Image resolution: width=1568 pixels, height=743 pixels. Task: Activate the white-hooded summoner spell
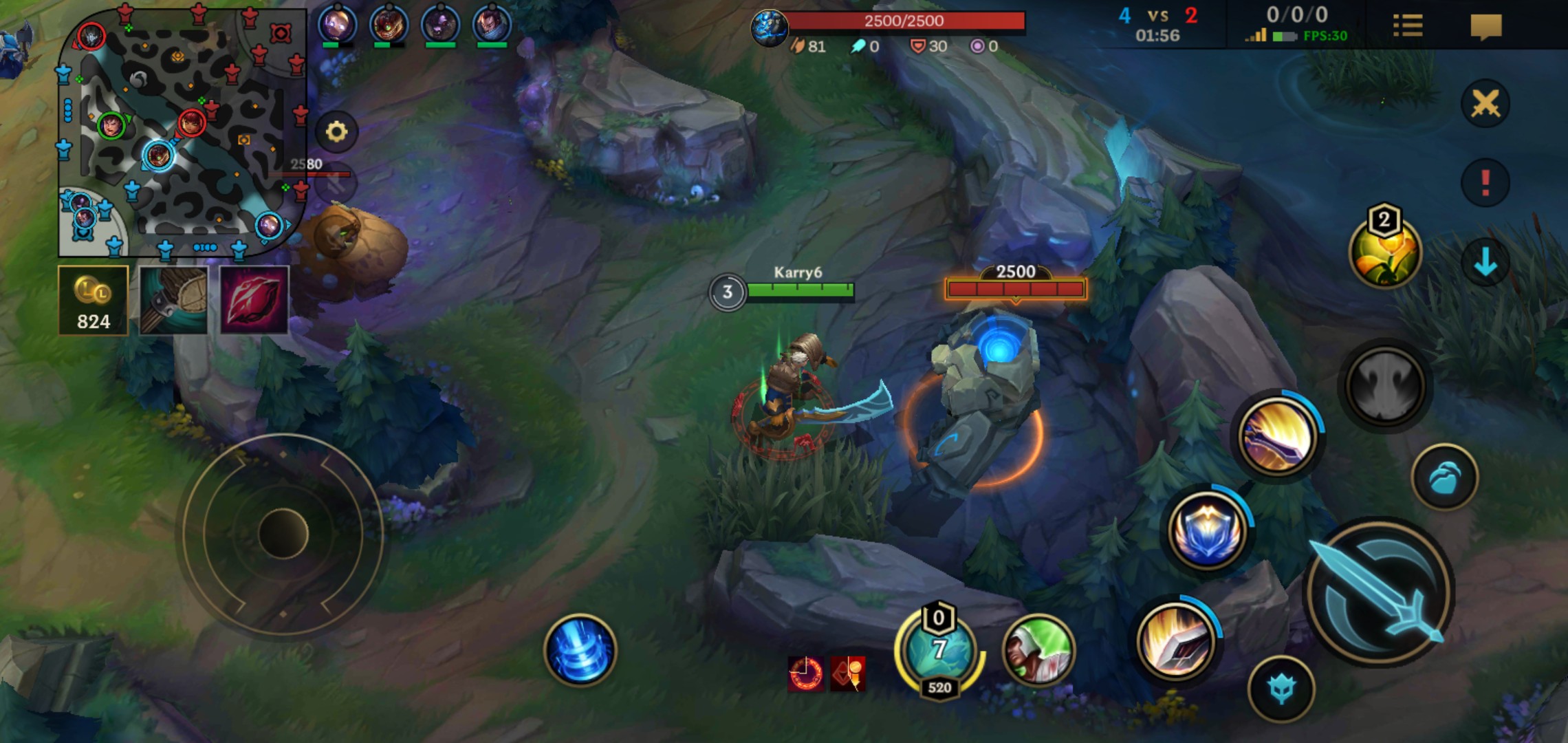tap(1038, 650)
